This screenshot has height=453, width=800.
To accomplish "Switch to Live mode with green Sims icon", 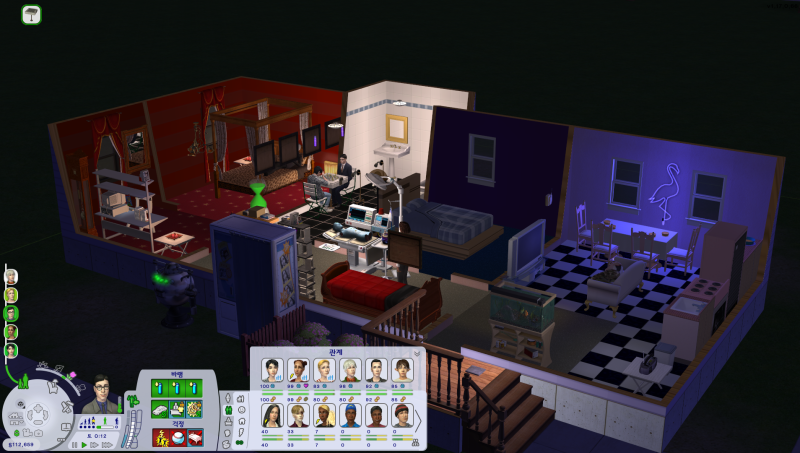I will pyautogui.click(x=23, y=381).
